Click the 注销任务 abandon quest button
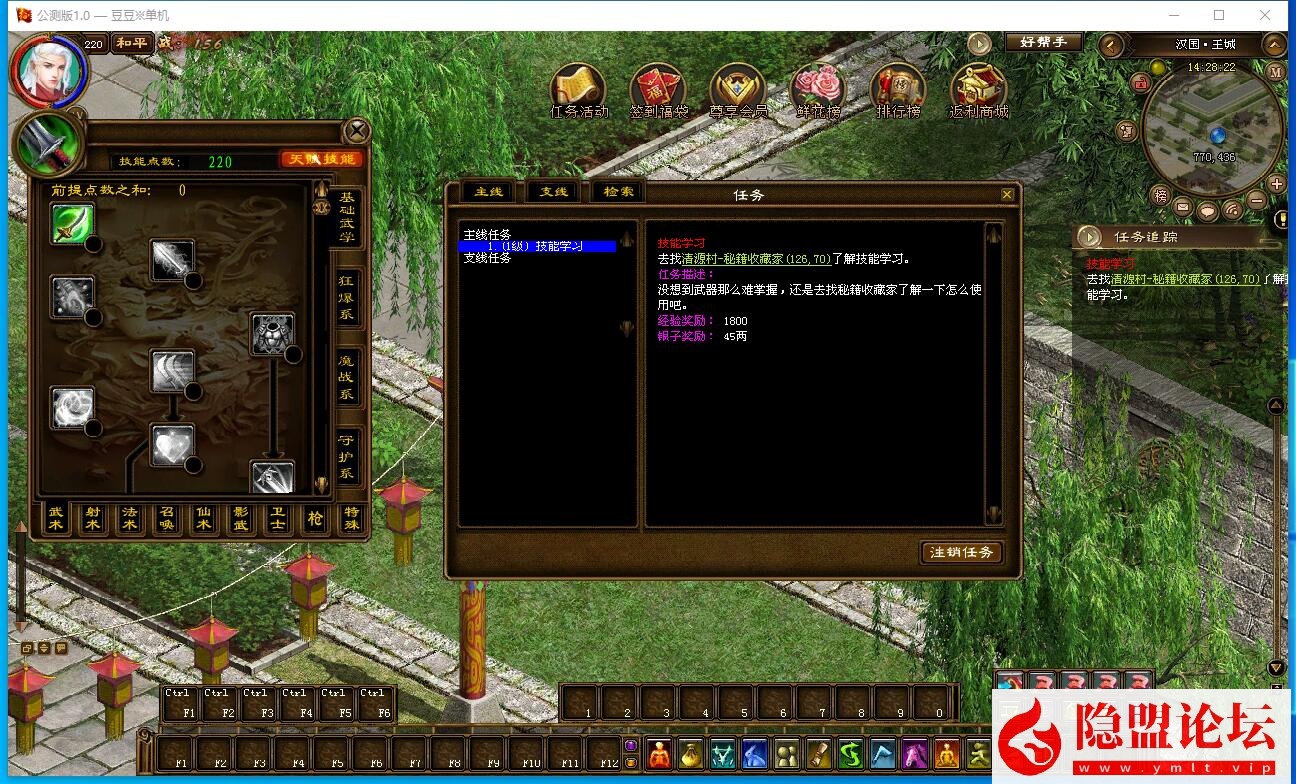The height and width of the screenshot is (784, 1296). point(961,552)
